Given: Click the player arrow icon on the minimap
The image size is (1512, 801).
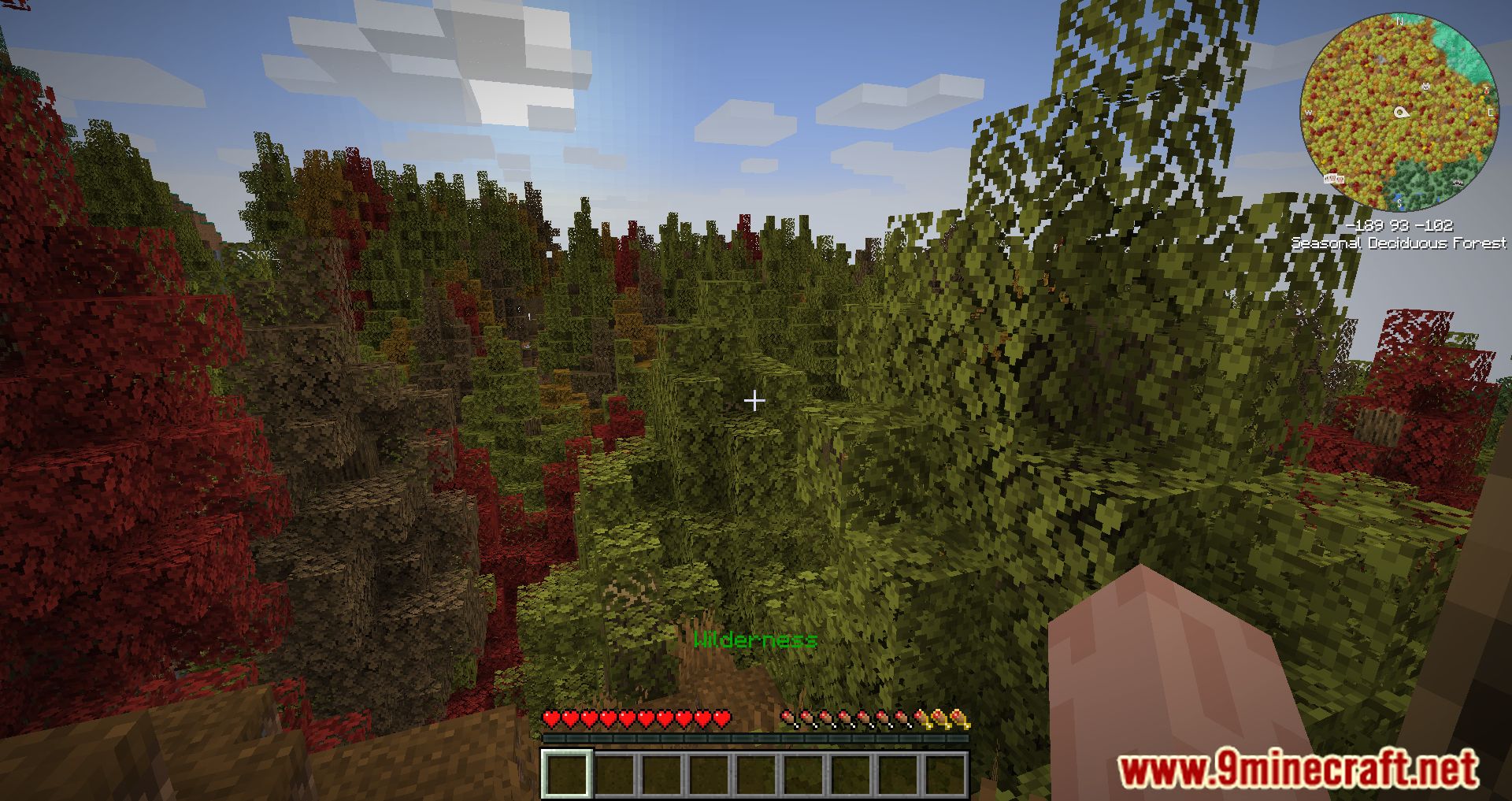Looking at the screenshot, I should 1402,112.
